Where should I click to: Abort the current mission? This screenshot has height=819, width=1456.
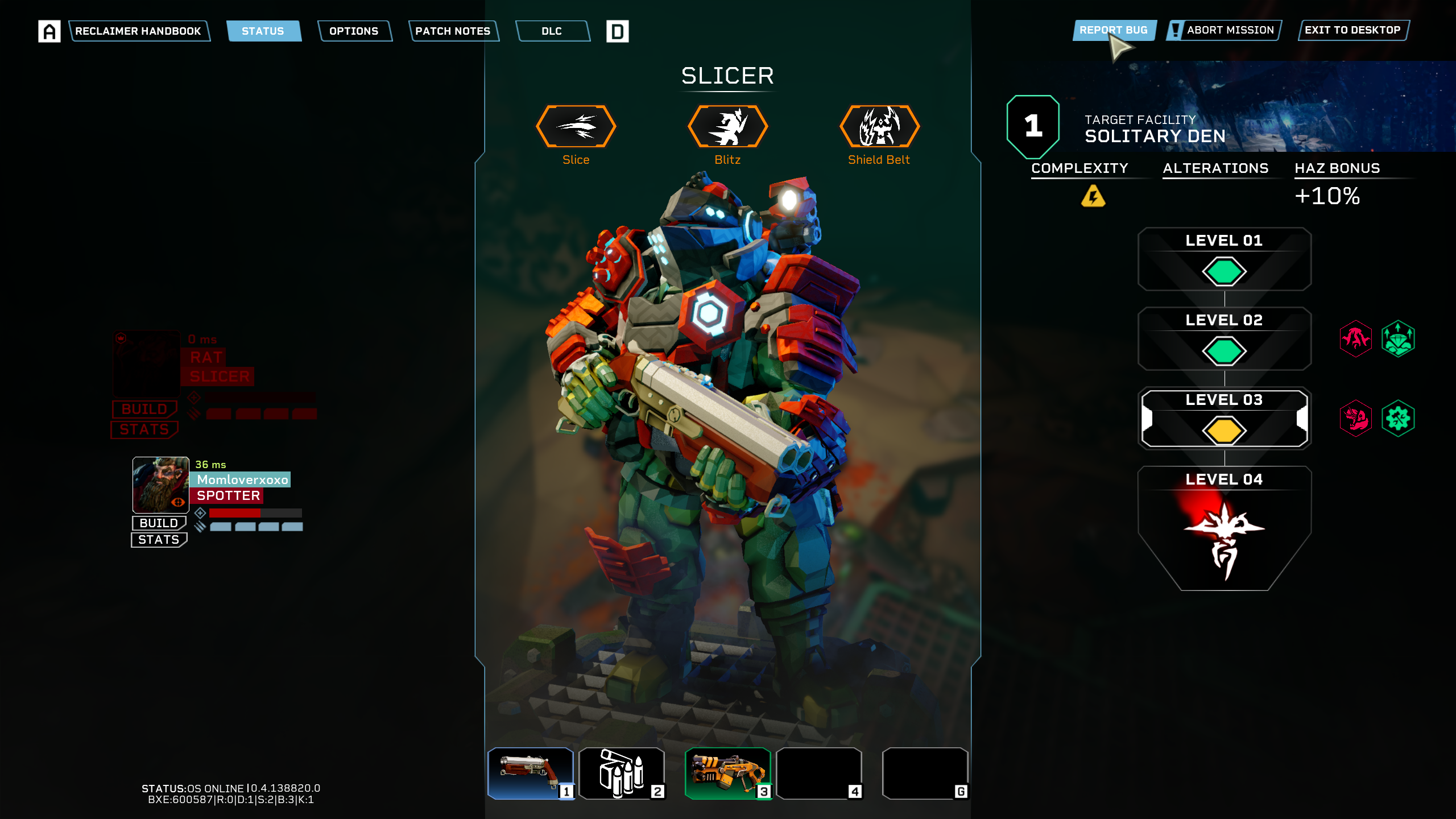pyautogui.click(x=1230, y=30)
